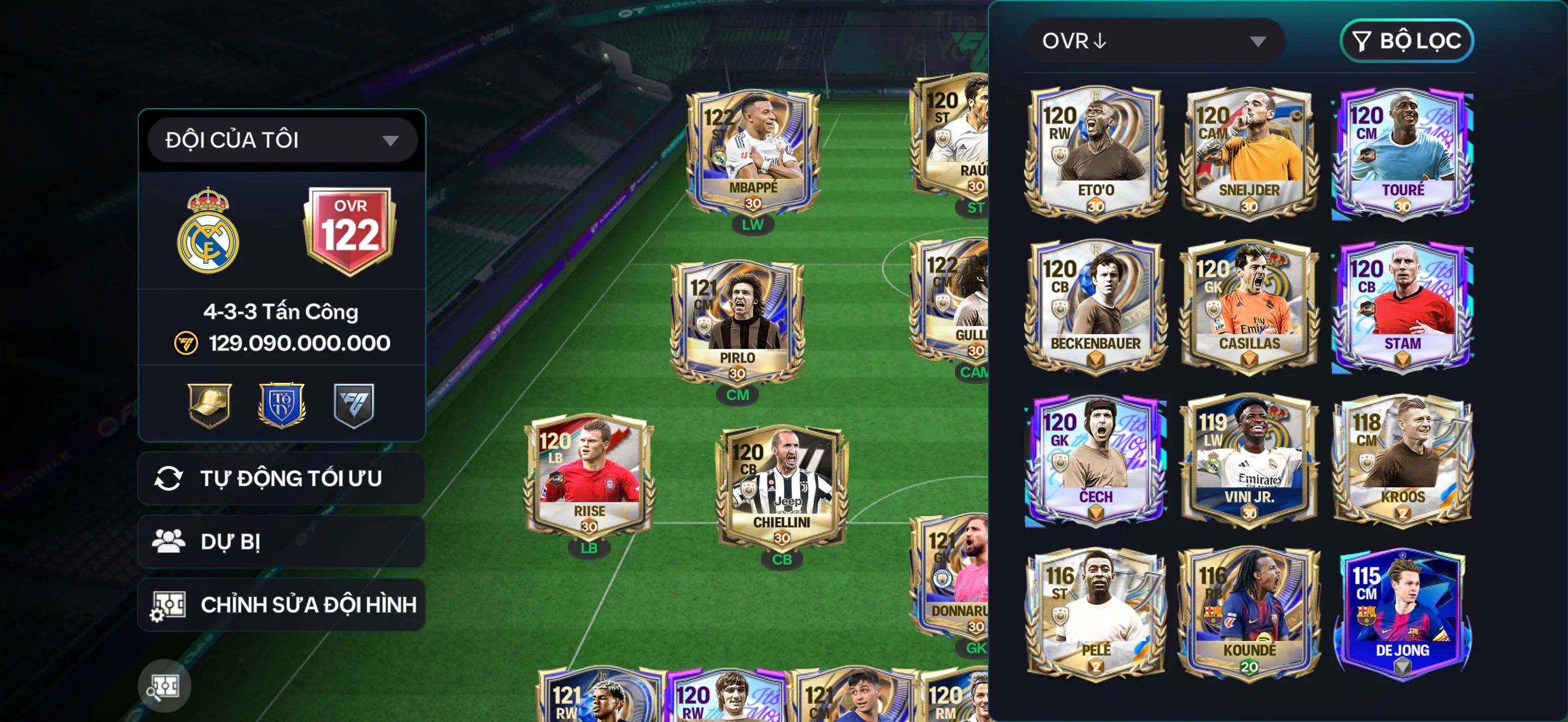1568x722 pixels.
Task: Choose the Beckenbauer CB card
Action: 1095,306
